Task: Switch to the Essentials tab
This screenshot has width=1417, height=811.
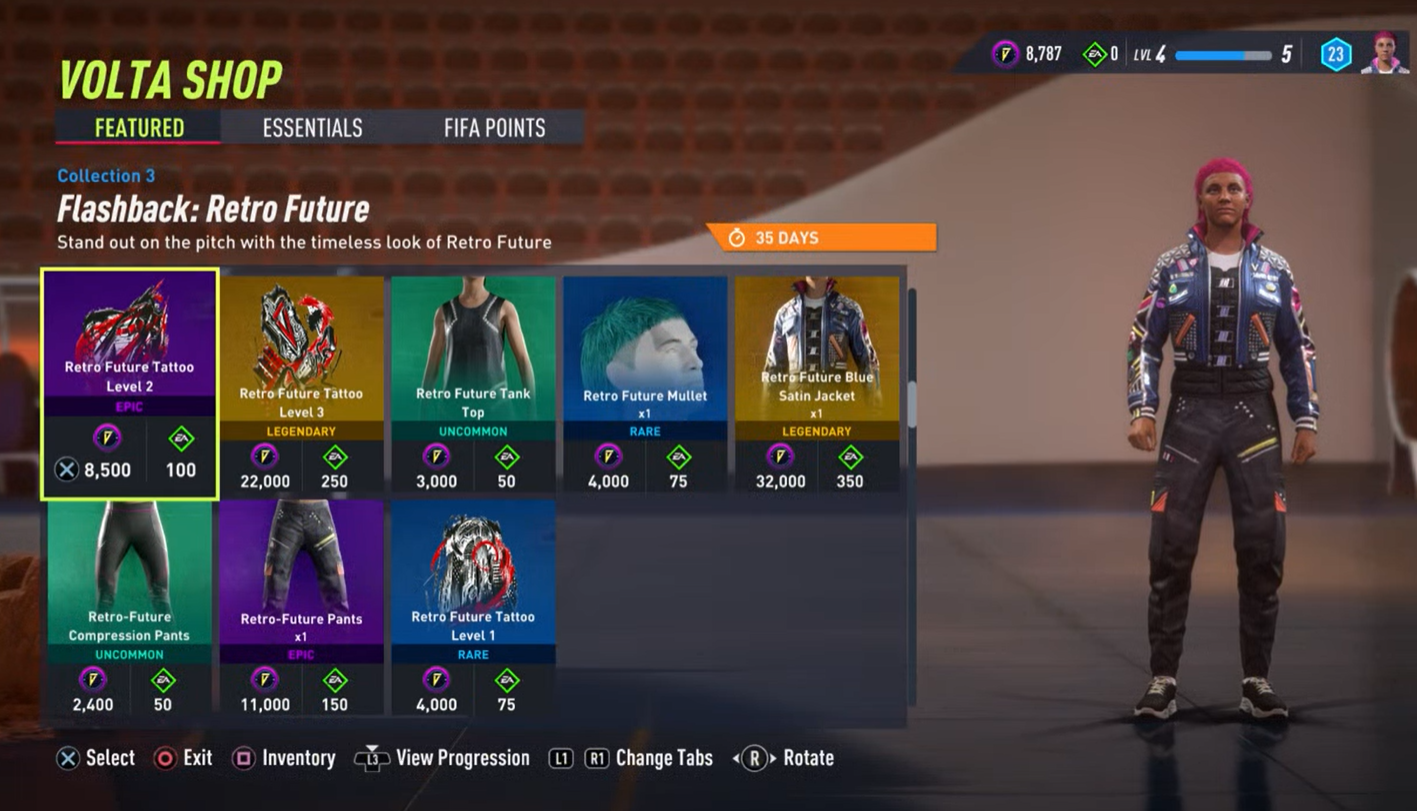Action: point(311,128)
